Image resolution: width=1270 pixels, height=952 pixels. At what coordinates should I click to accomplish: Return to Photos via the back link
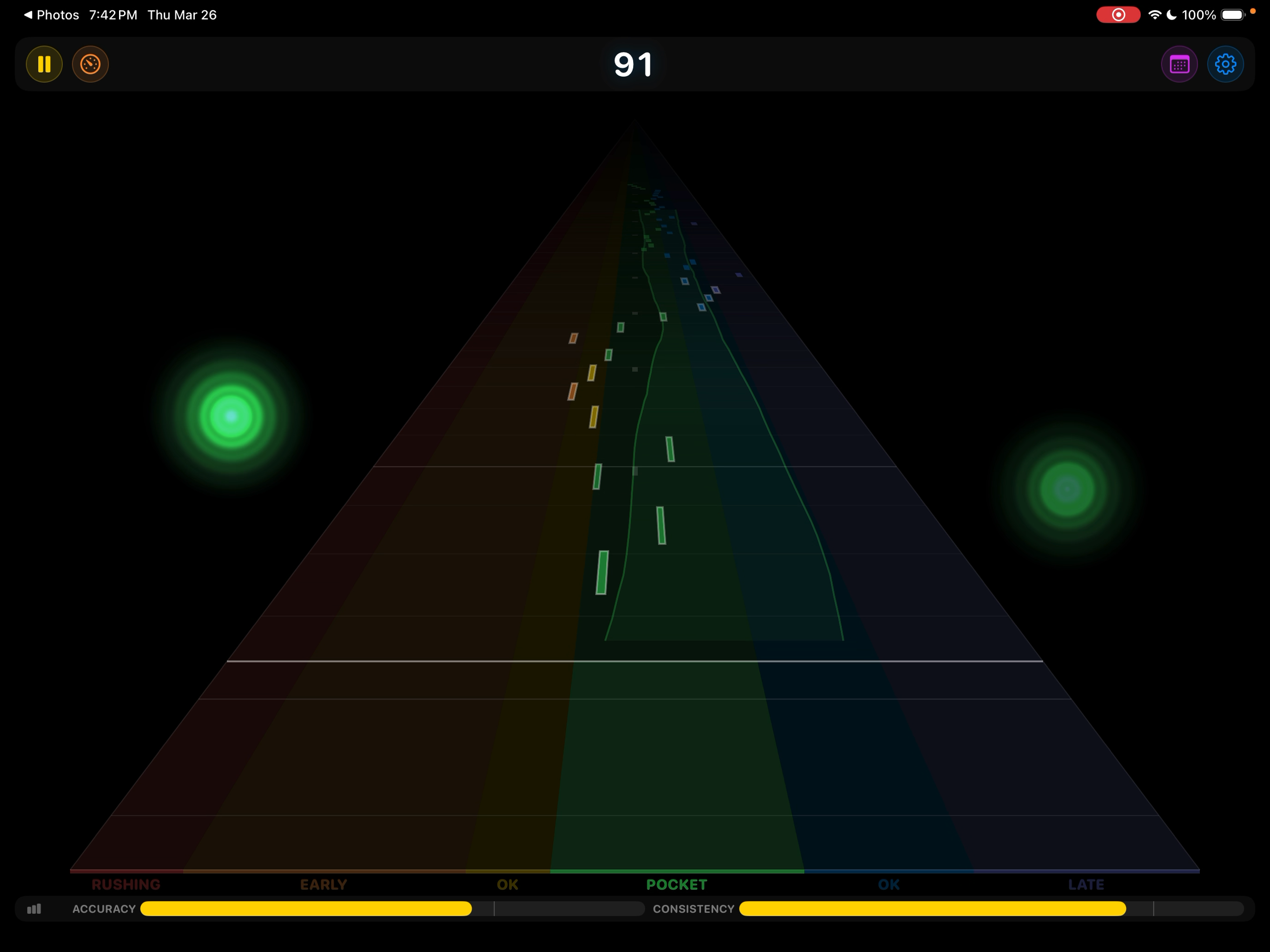pyautogui.click(x=52, y=14)
